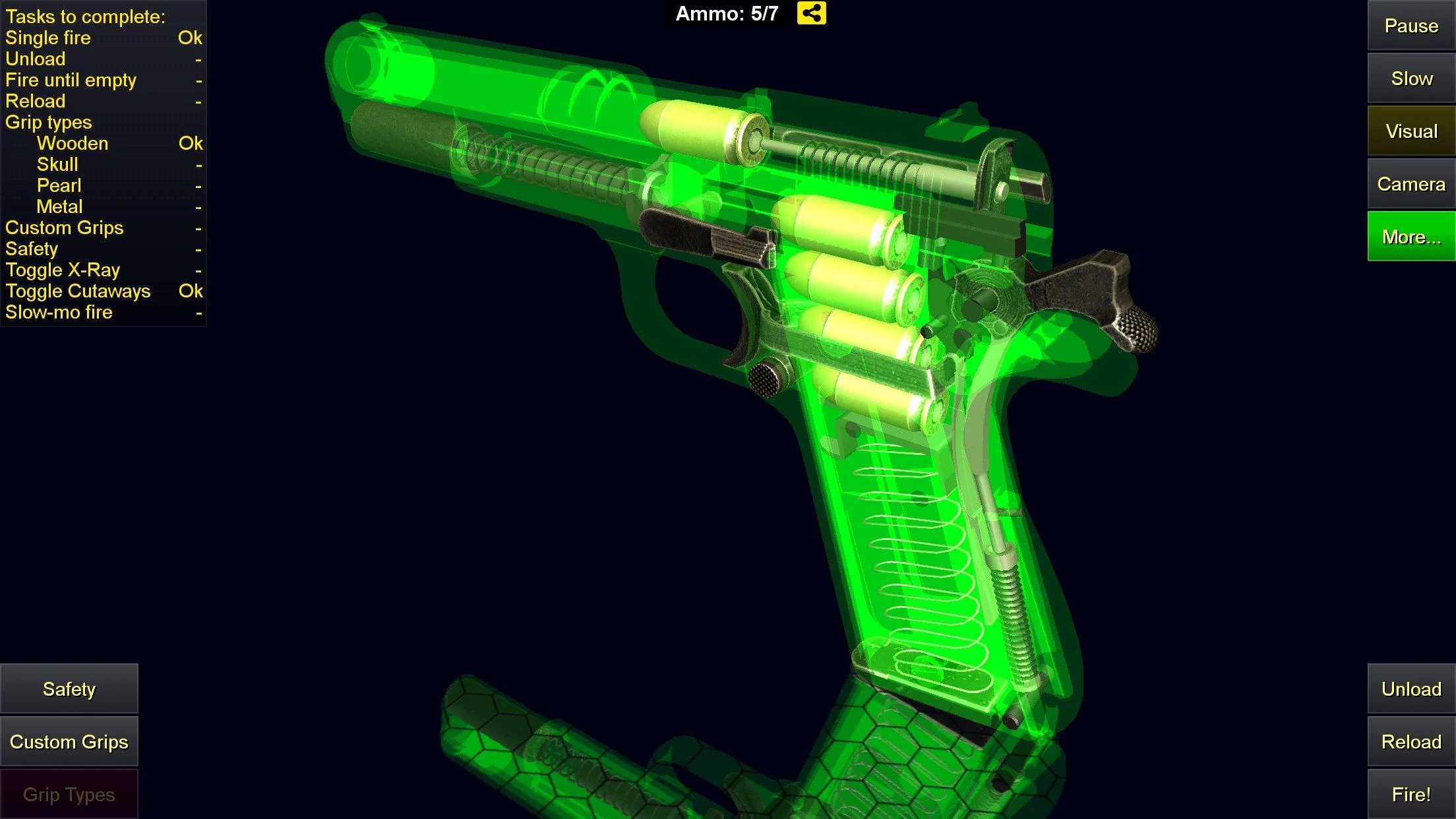
Task: Toggle the Safety on
Action: pos(69,688)
